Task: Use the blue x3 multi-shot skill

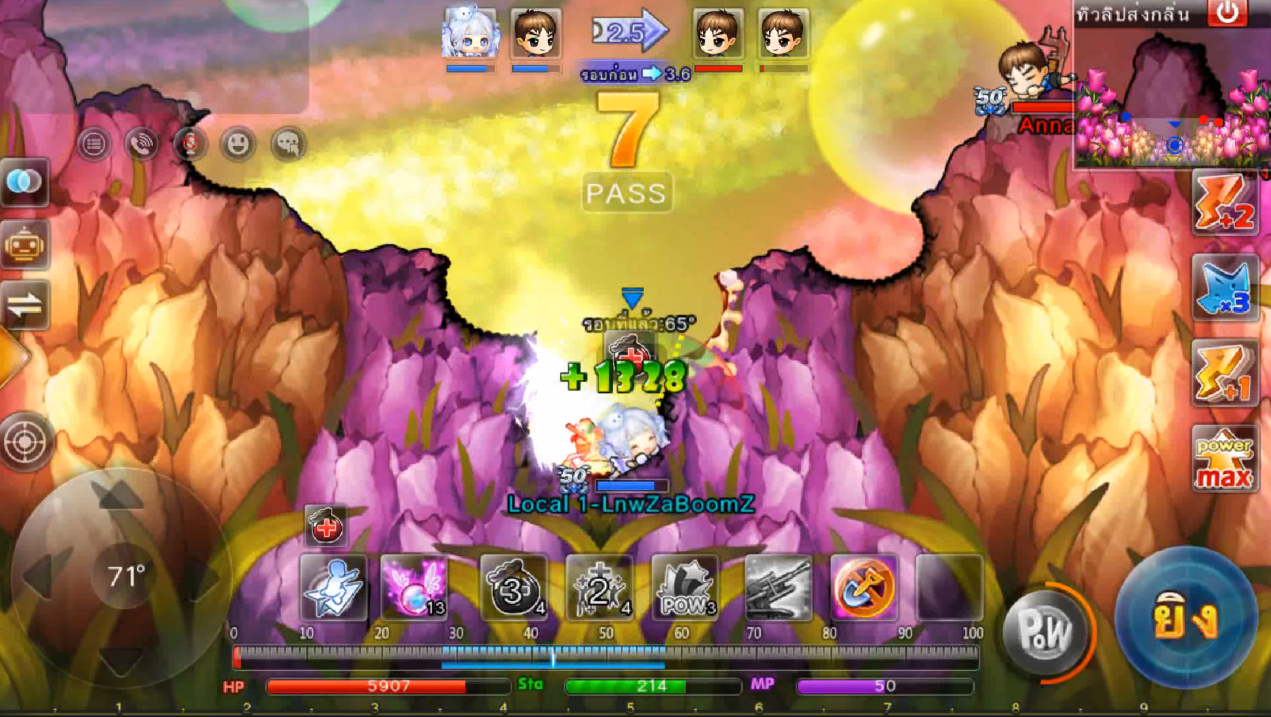Action: (x=1225, y=288)
